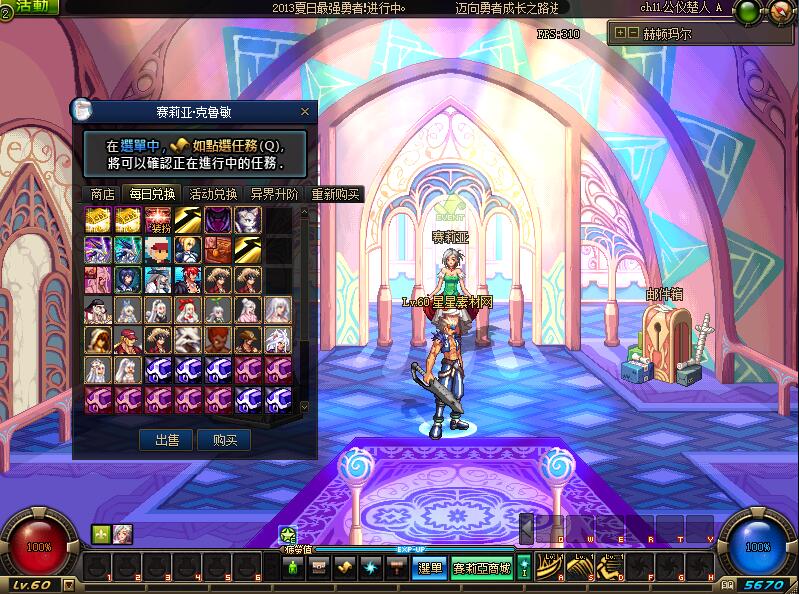Screen dimensions: 799x594
Task: Open the treasure chest inventory icon
Action: [318, 568]
